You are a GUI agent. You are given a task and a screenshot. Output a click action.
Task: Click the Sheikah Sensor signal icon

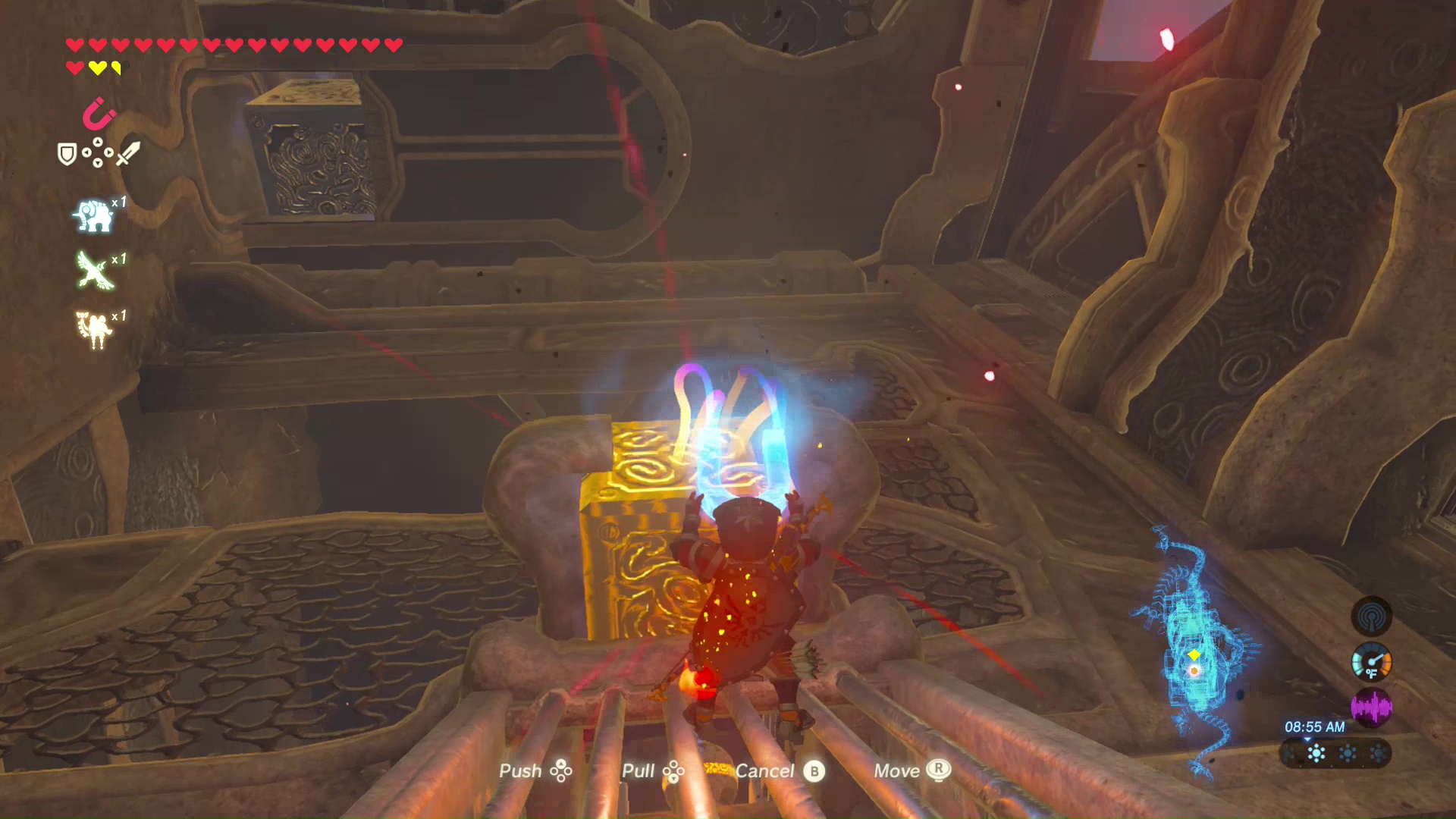(1371, 617)
